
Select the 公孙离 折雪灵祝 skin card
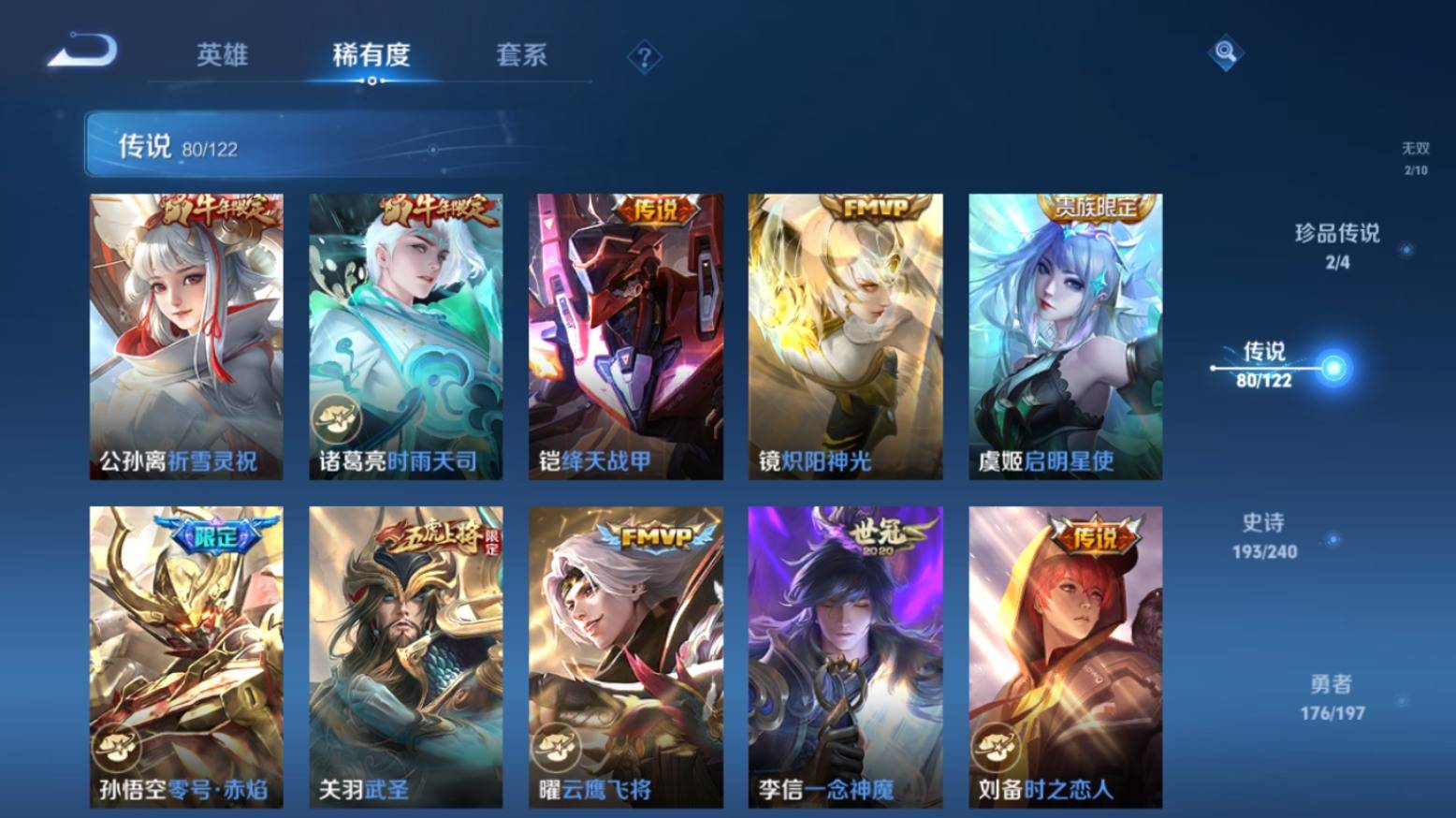click(x=186, y=337)
